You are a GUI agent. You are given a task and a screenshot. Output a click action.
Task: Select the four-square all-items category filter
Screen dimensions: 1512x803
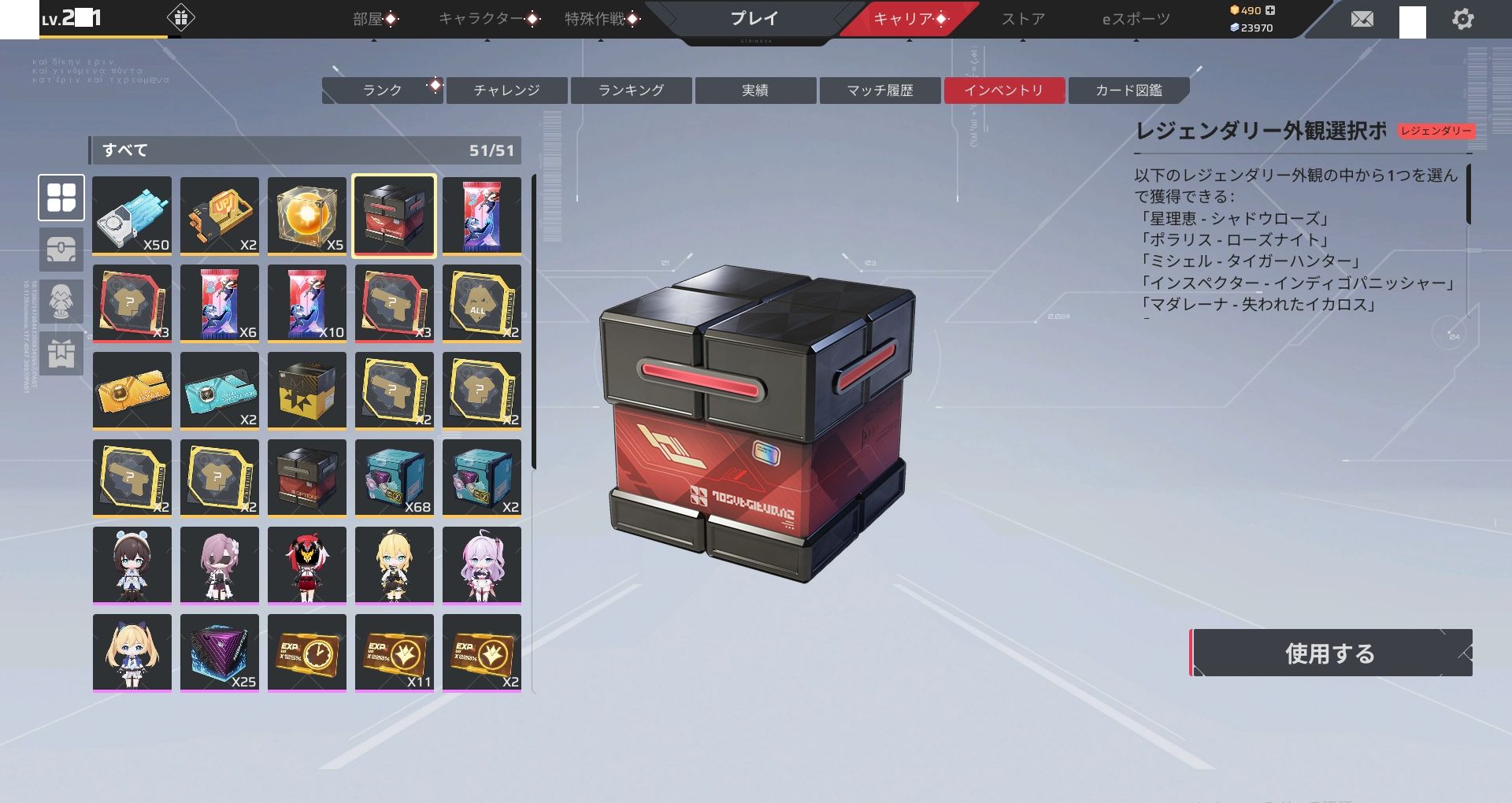[x=61, y=198]
